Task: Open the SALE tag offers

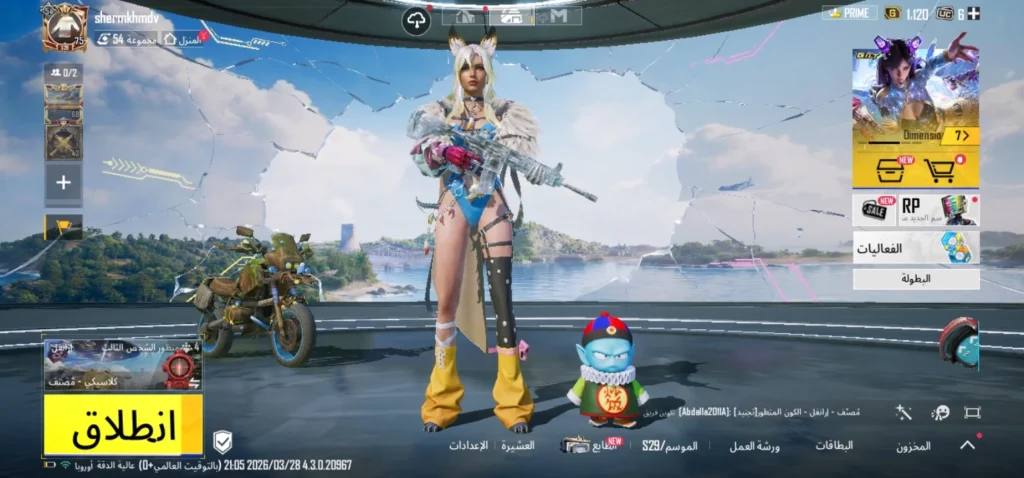Action: tap(874, 209)
